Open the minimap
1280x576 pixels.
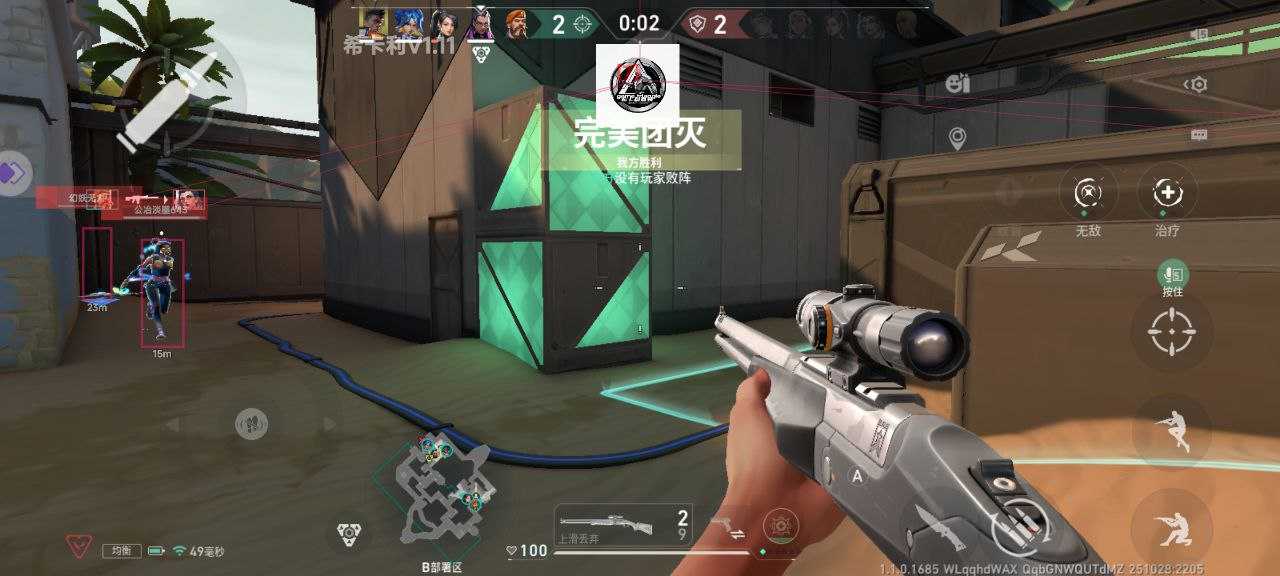438,484
